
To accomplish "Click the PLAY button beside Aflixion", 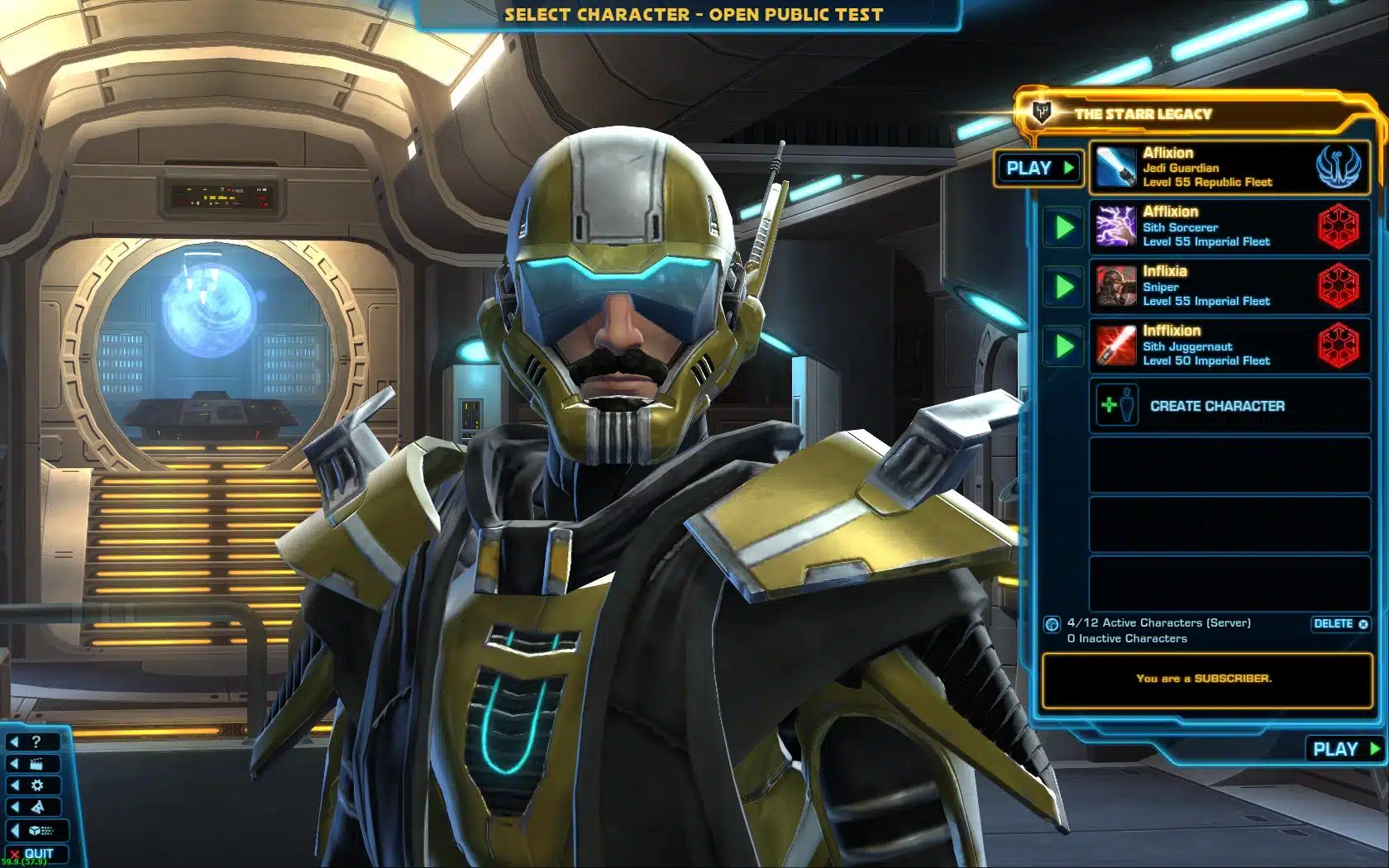I will (1038, 169).
